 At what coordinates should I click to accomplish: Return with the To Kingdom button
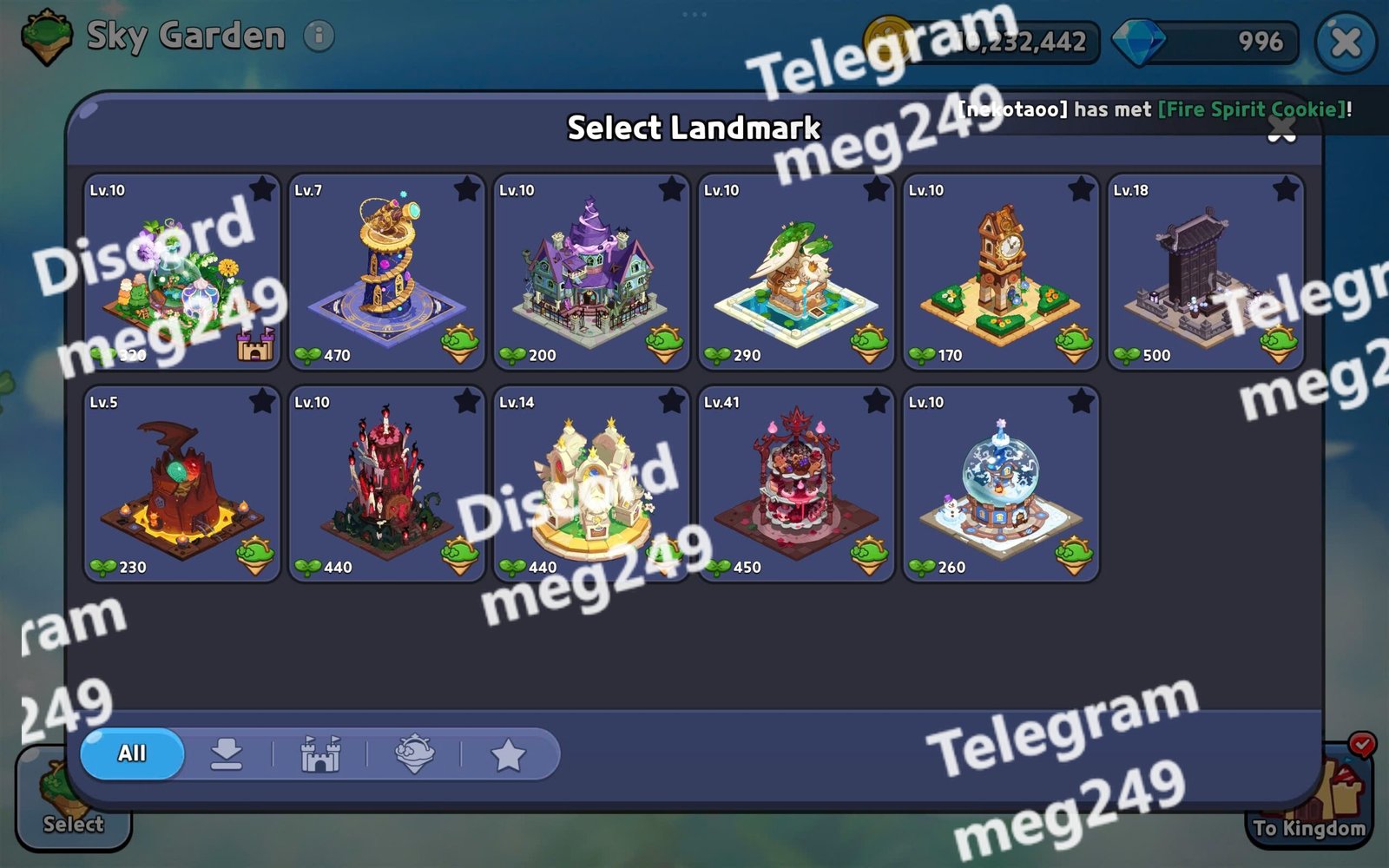[x=1309, y=803]
